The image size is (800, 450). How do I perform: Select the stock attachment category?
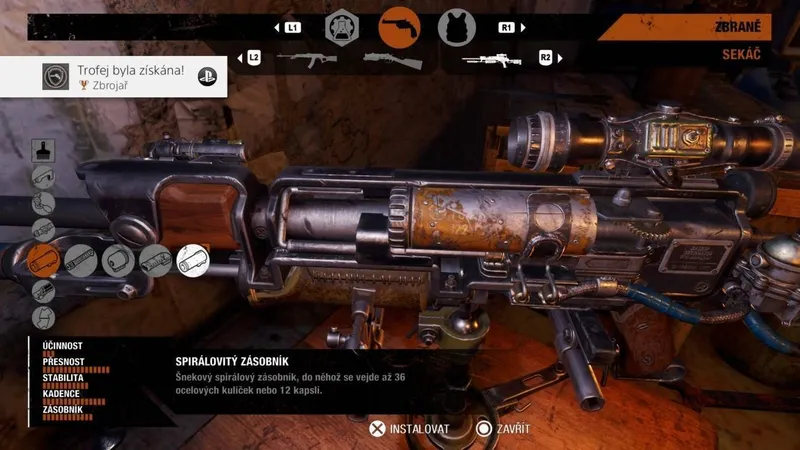coord(43,204)
